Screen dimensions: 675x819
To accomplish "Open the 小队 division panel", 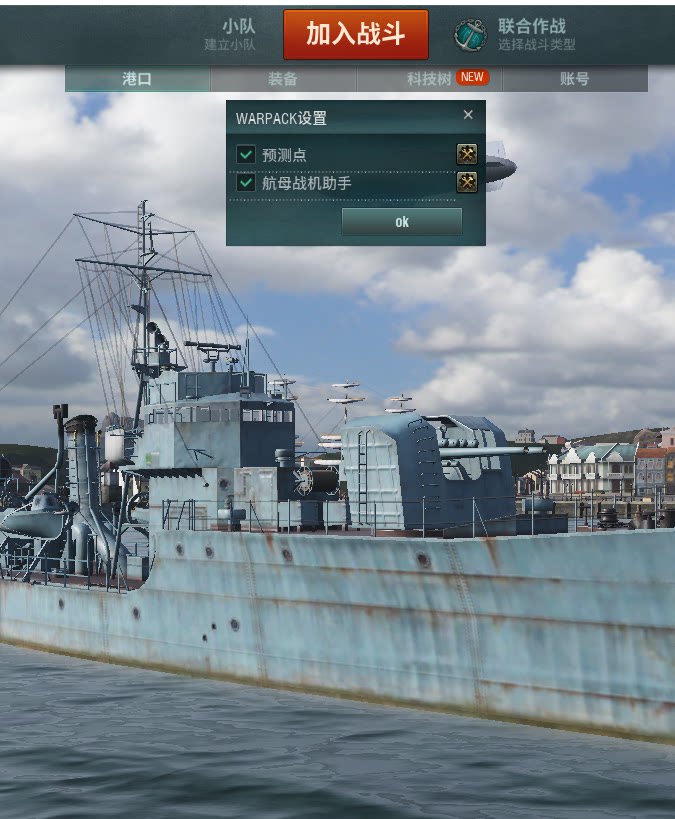I will click(x=236, y=34).
